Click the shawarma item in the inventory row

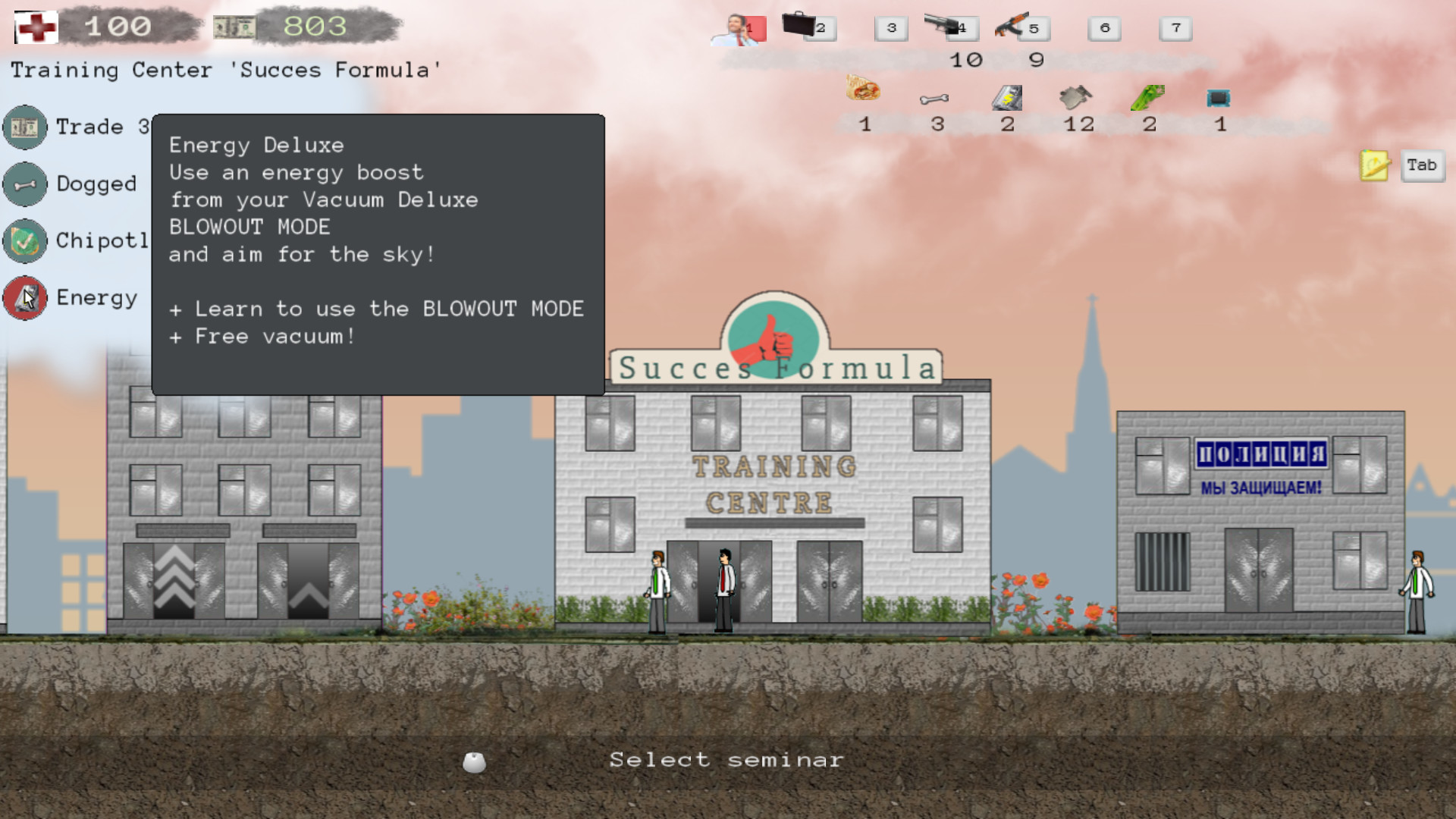pyautogui.click(x=864, y=93)
